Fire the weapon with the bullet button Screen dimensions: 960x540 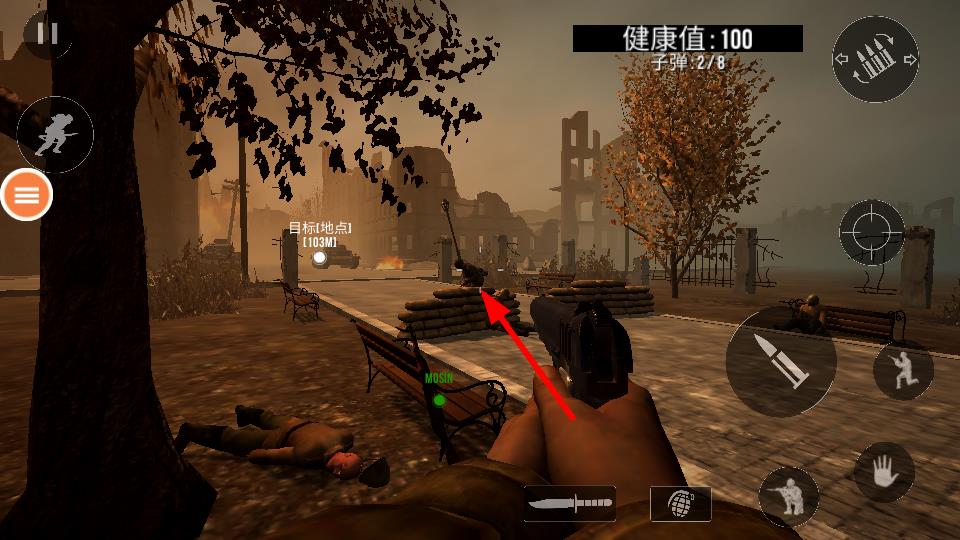pos(781,361)
